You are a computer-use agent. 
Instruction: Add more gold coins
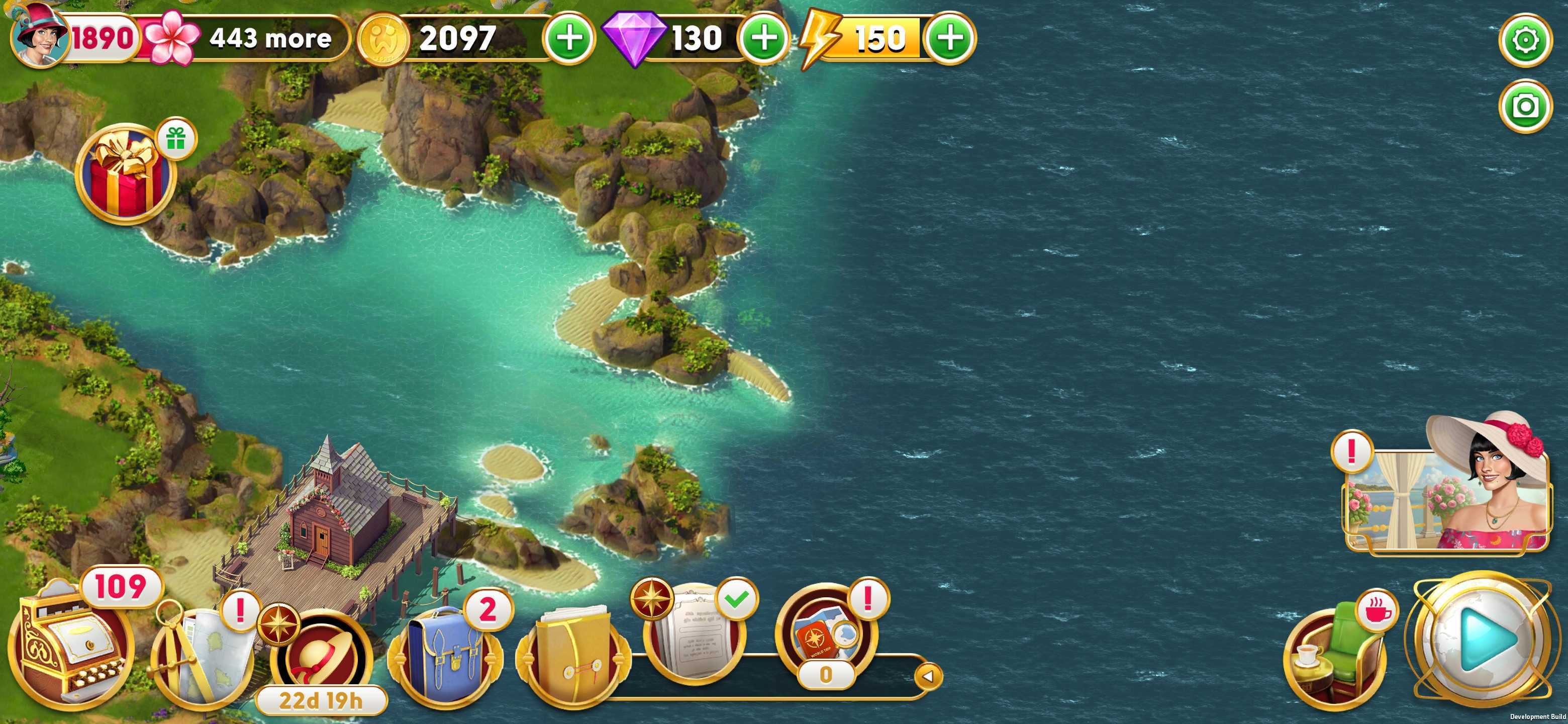pos(569,38)
